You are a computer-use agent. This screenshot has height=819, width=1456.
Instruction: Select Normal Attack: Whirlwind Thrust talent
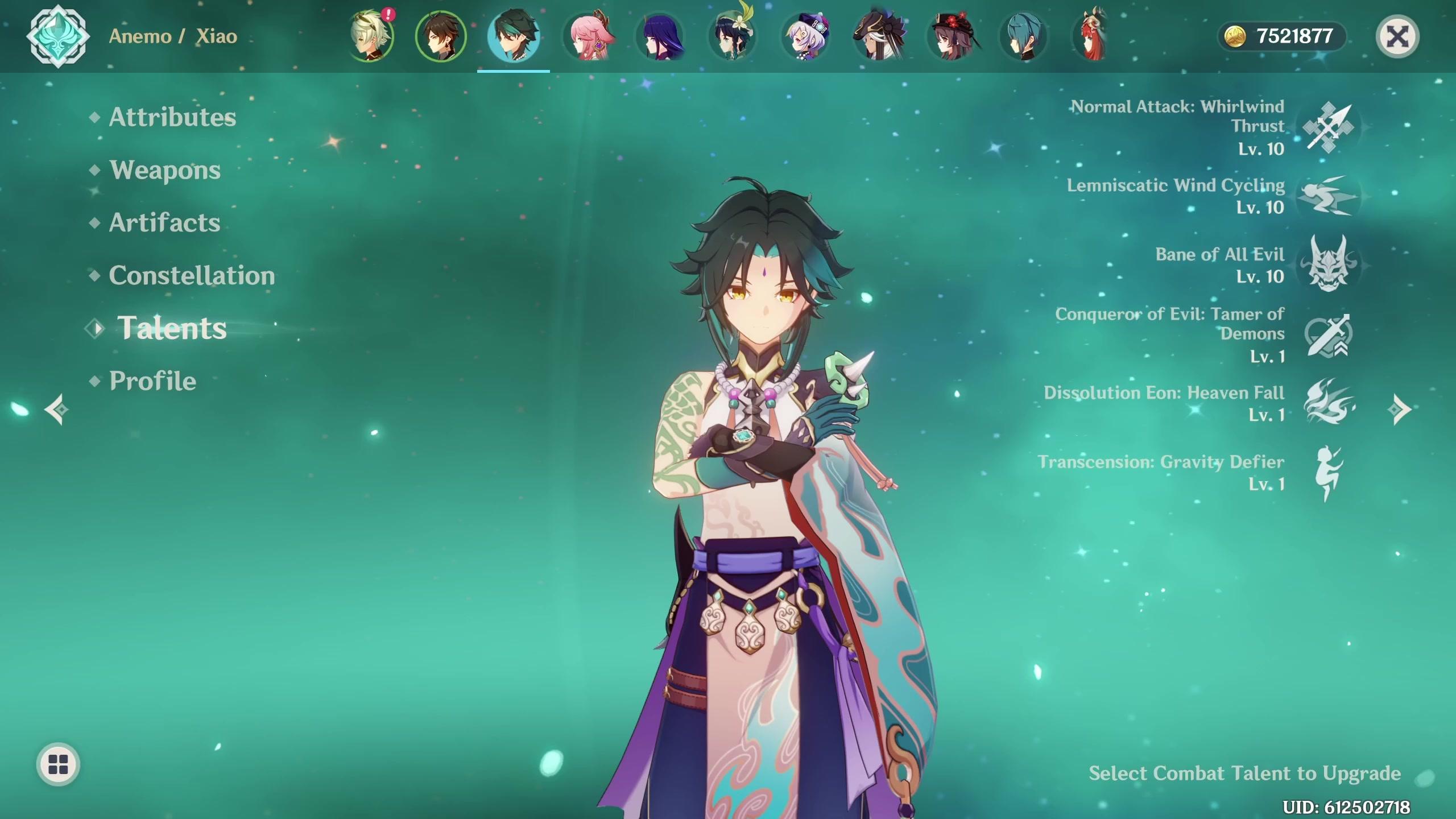(x=1328, y=127)
